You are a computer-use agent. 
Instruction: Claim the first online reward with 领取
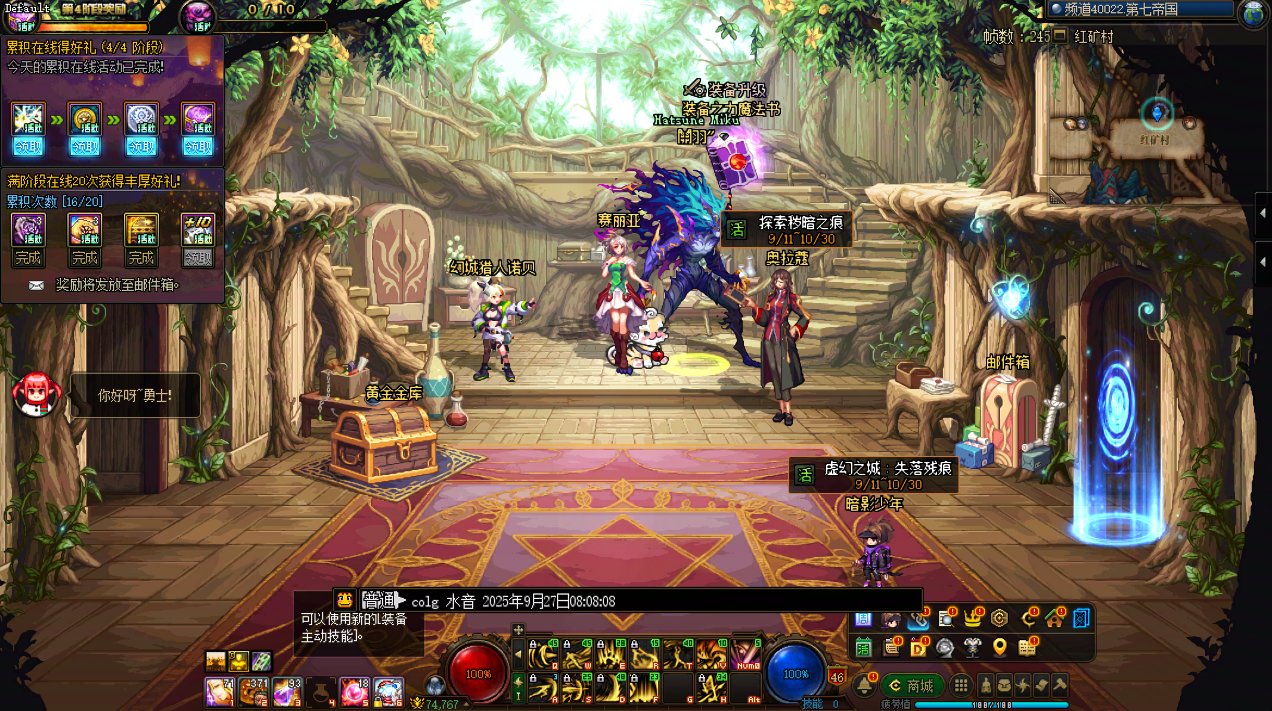tap(28, 146)
